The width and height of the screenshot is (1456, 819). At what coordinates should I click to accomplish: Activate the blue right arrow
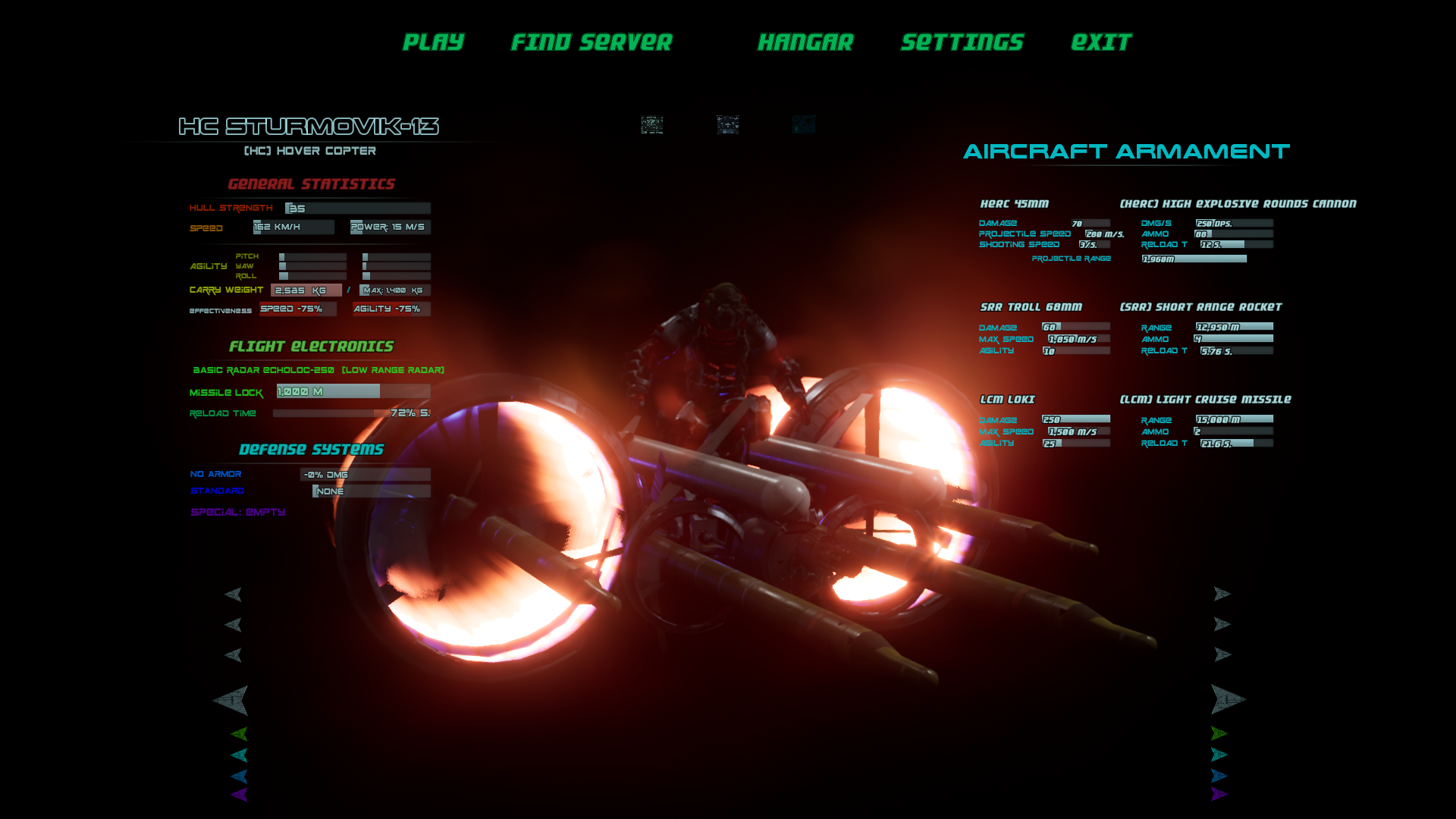[x=1219, y=776]
